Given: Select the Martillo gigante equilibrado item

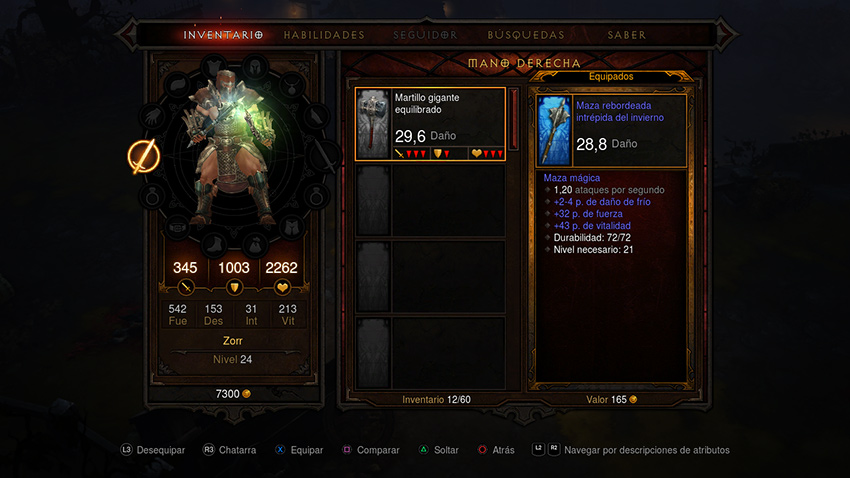Looking at the screenshot, I should 431,124.
